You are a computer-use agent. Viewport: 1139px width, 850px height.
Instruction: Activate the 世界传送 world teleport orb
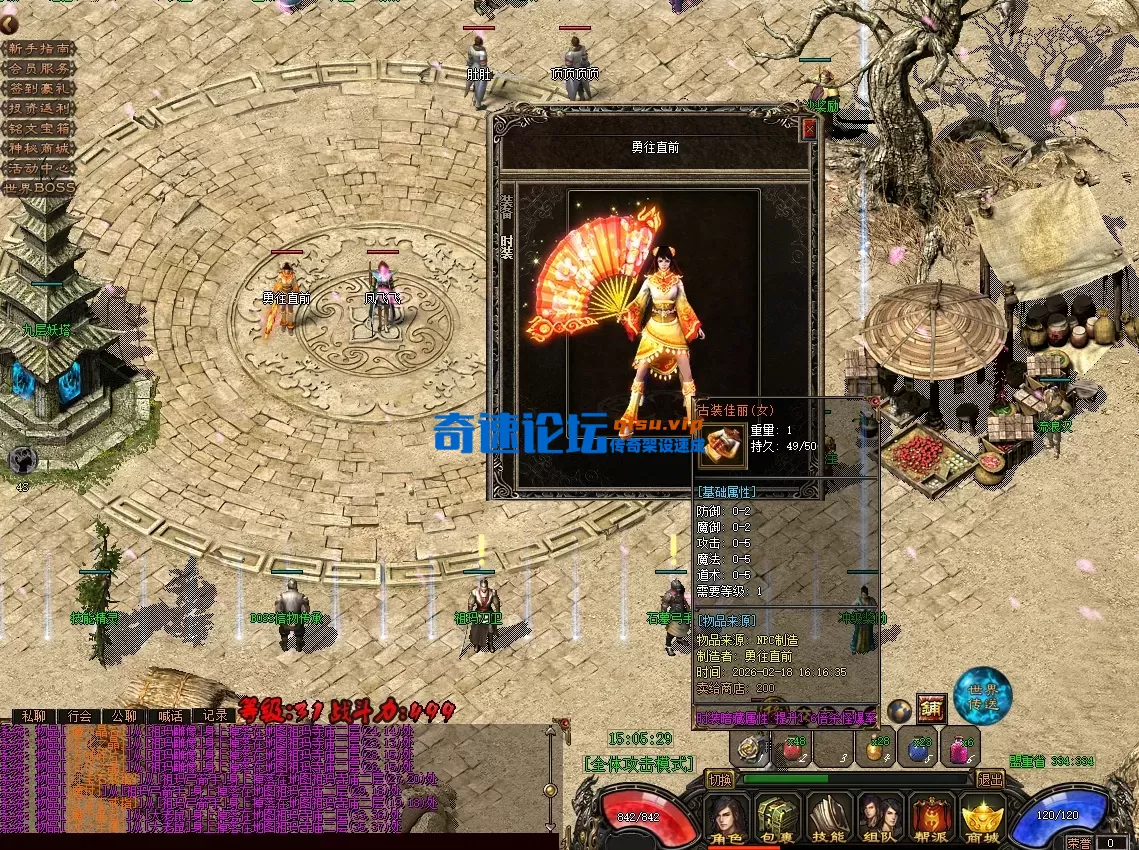982,696
